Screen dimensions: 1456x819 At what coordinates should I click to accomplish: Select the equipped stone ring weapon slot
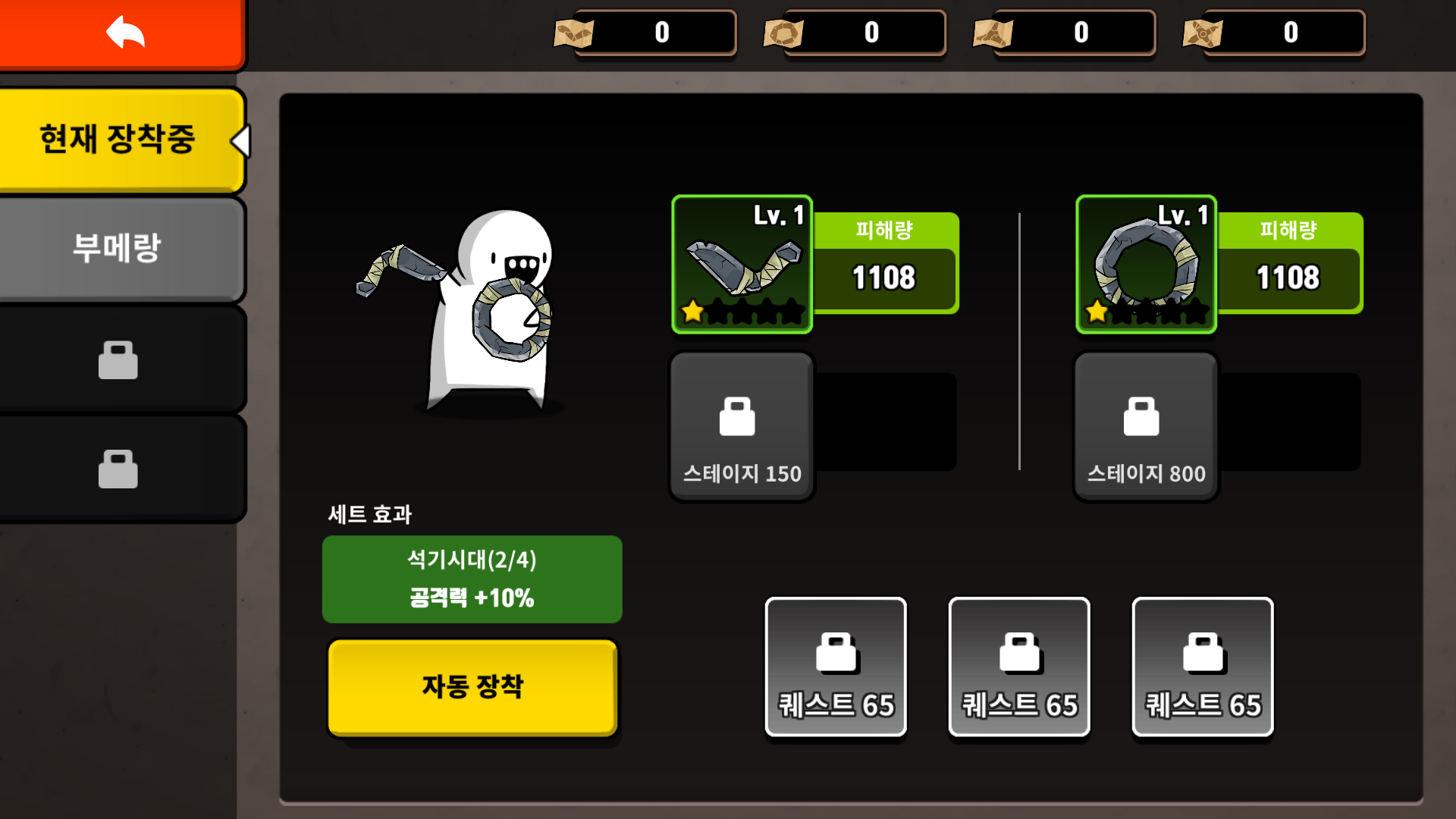(x=1146, y=265)
